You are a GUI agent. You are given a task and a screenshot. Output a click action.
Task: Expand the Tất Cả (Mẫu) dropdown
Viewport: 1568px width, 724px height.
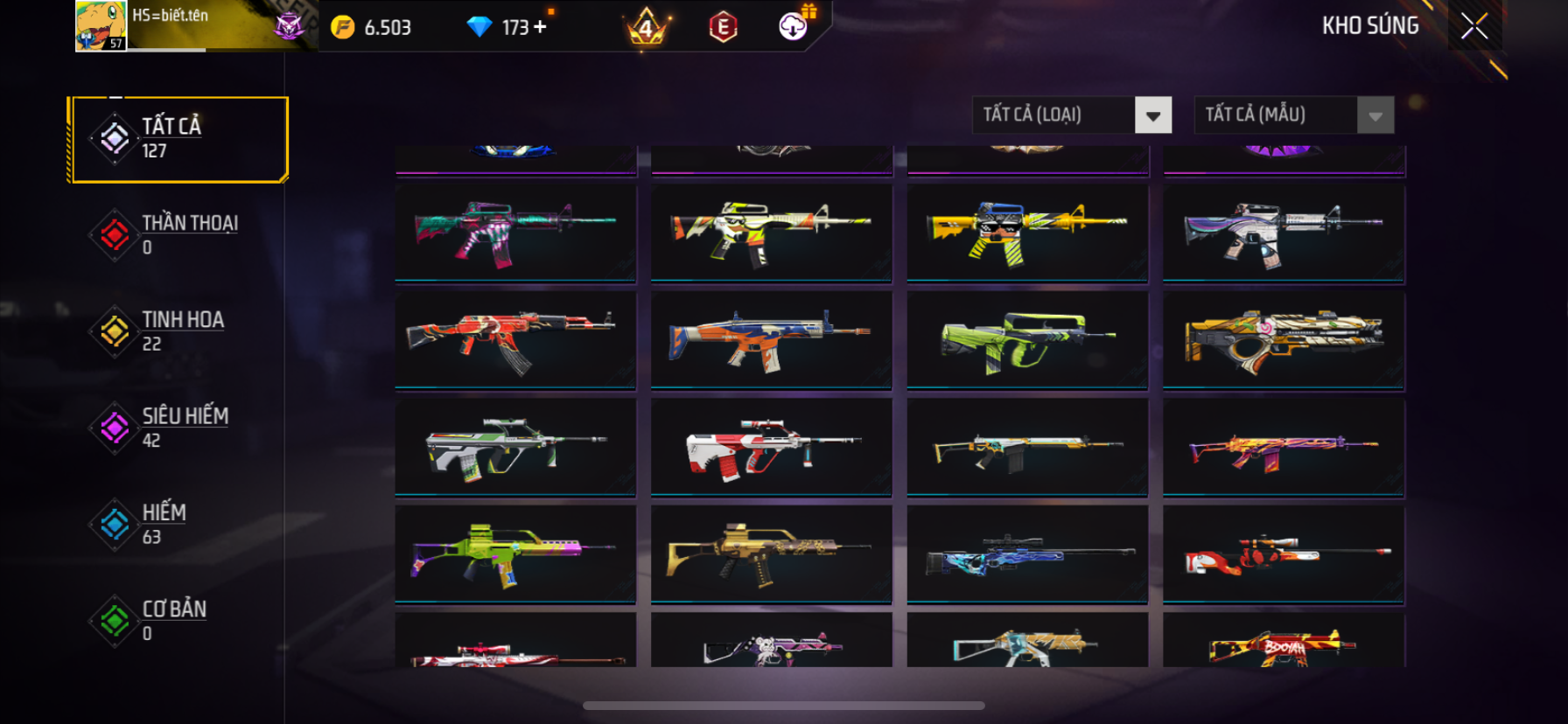tap(1375, 115)
